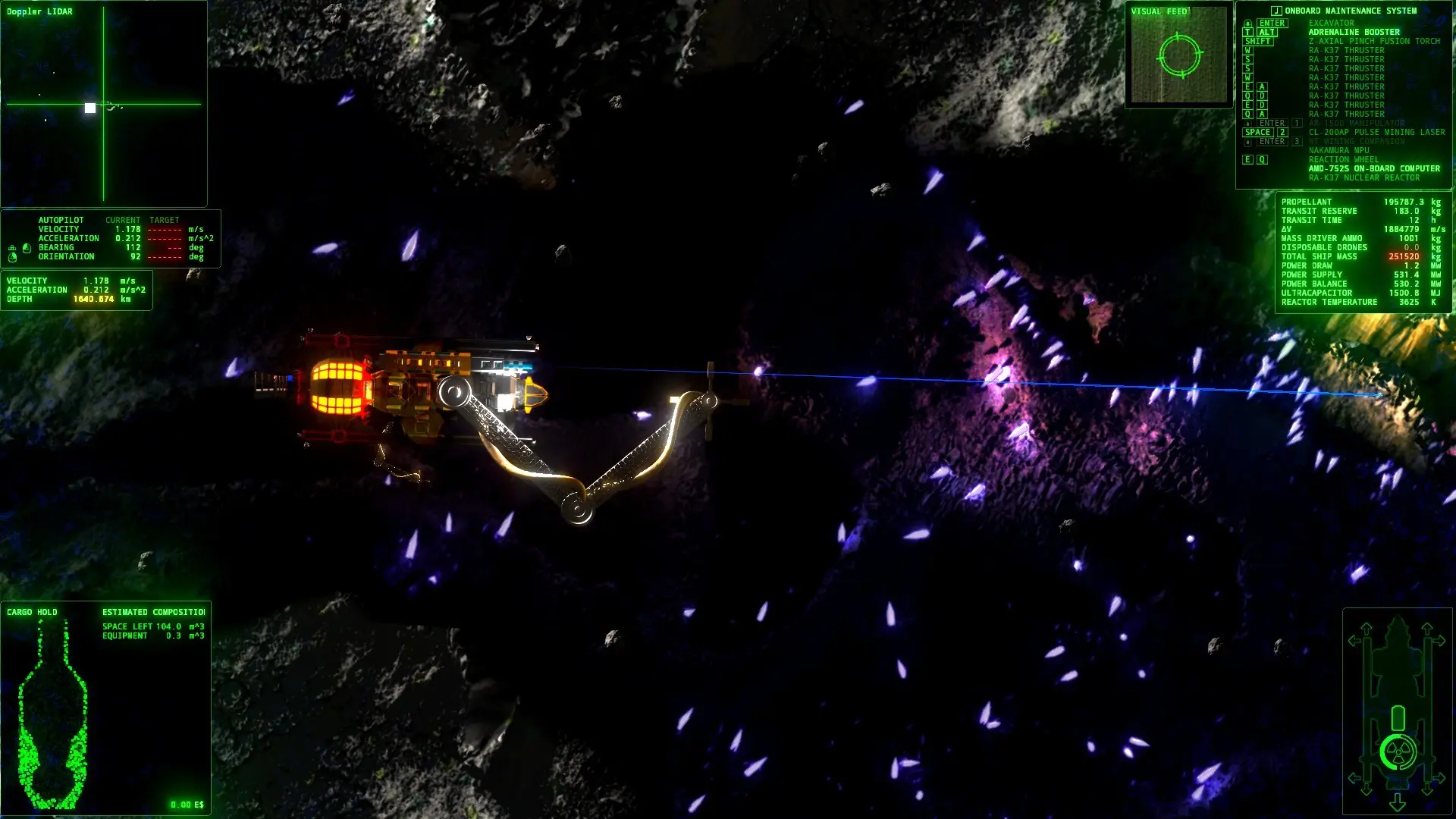Enable the Z-AXIAL PINCH FUSION TORCH via SHIFT

click(1260, 42)
